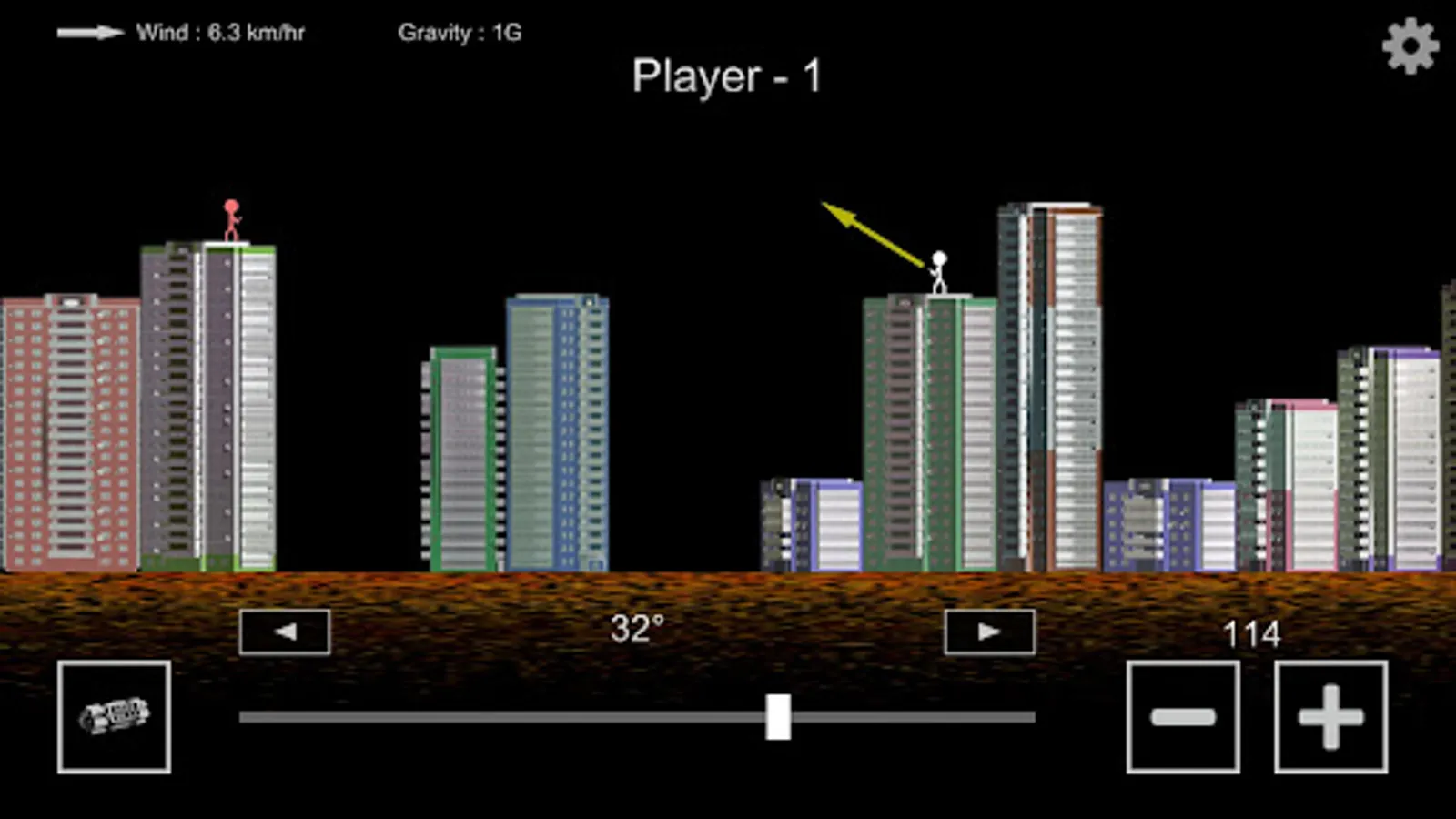Click the 32° angle readout

pyautogui.click(x=640, y=627)
